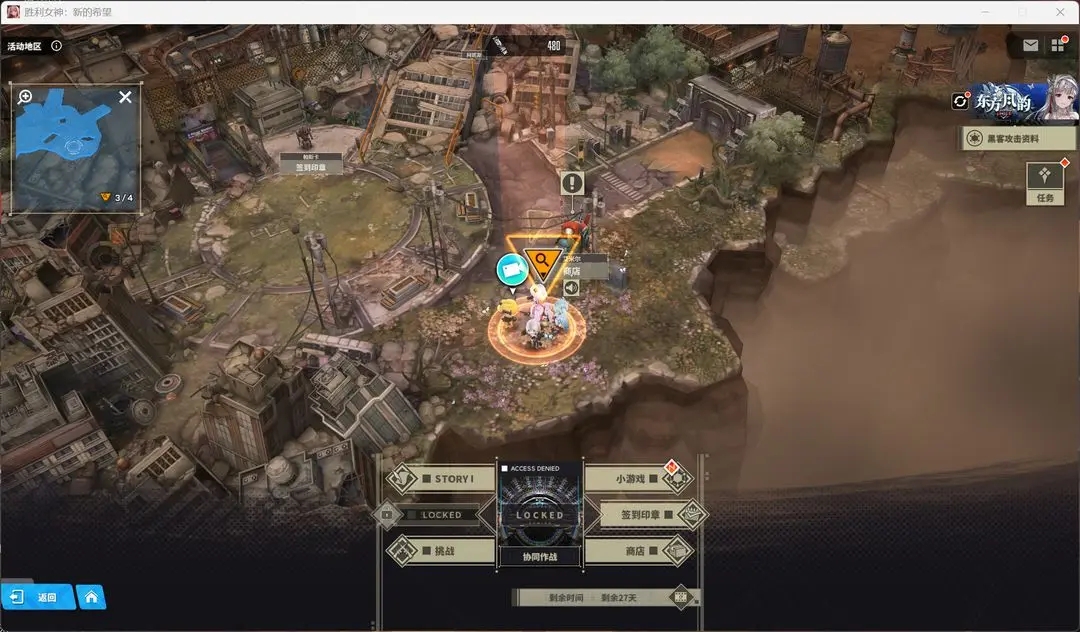Click the banner's circular-arrows switch icon
Screen dimensions: 1080x632
tap(961, 101)
